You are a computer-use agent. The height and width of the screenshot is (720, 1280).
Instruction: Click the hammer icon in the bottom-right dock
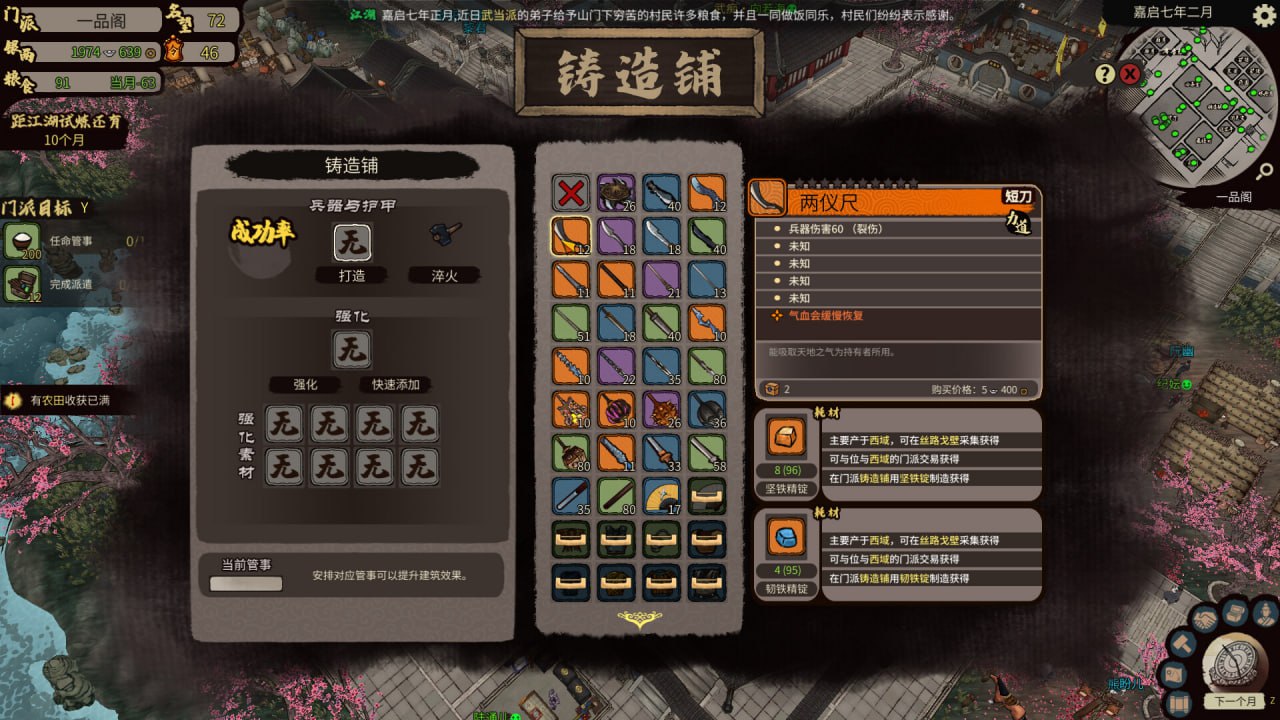[x=1183, y=644]
